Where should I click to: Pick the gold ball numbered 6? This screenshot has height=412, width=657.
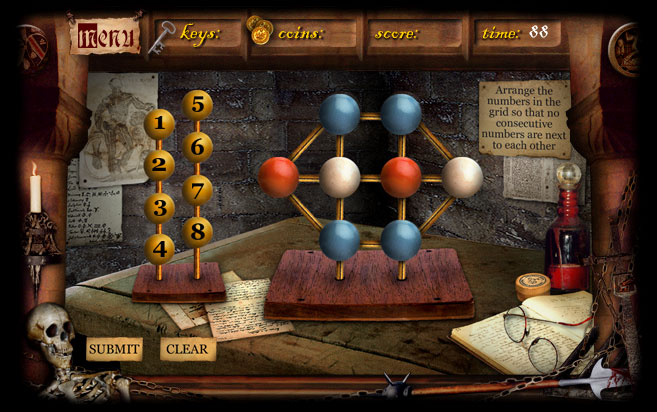[198, 147]
